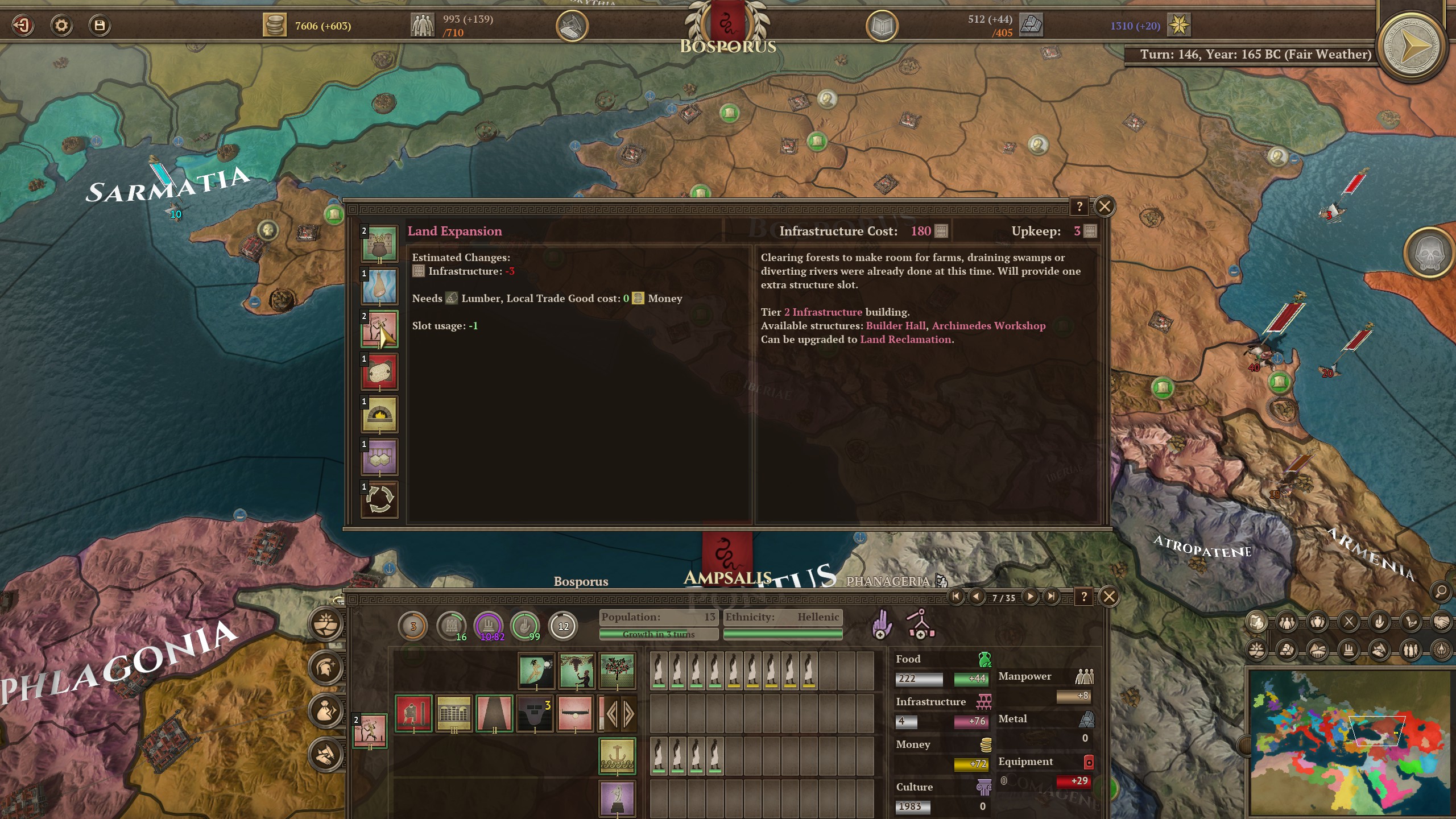End the turn with the golden arrow button

coord(1411,47)
